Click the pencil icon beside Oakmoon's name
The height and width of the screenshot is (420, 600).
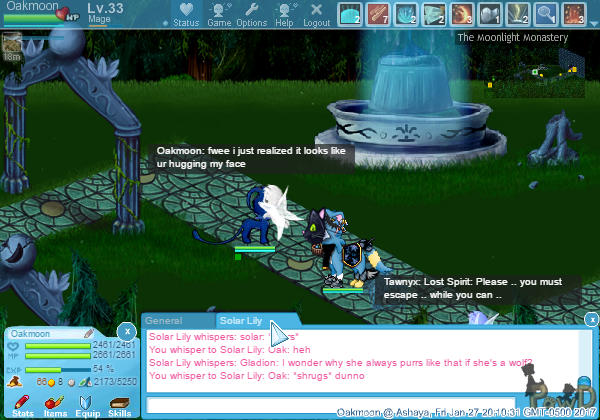[x=87, y=333]
